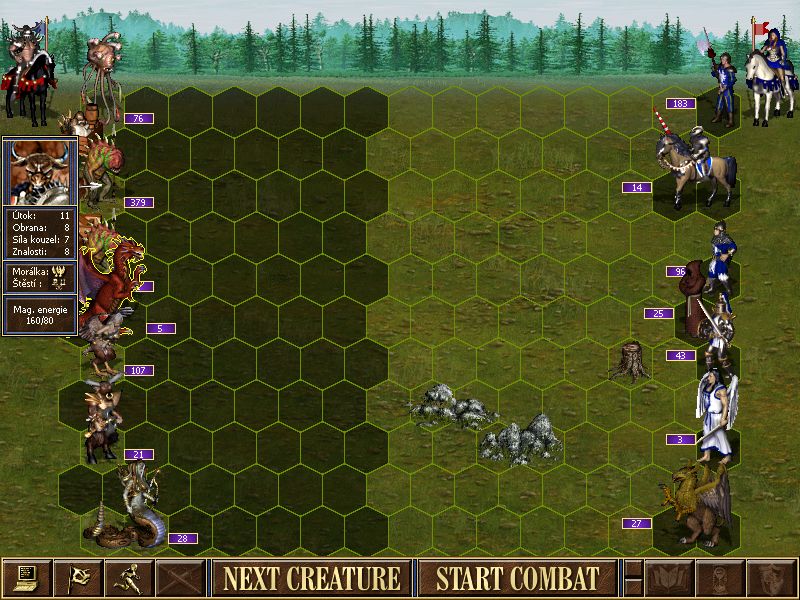Retreat with the running figure button
This screenshot has width=800, height=600.
tap(129, 578)
